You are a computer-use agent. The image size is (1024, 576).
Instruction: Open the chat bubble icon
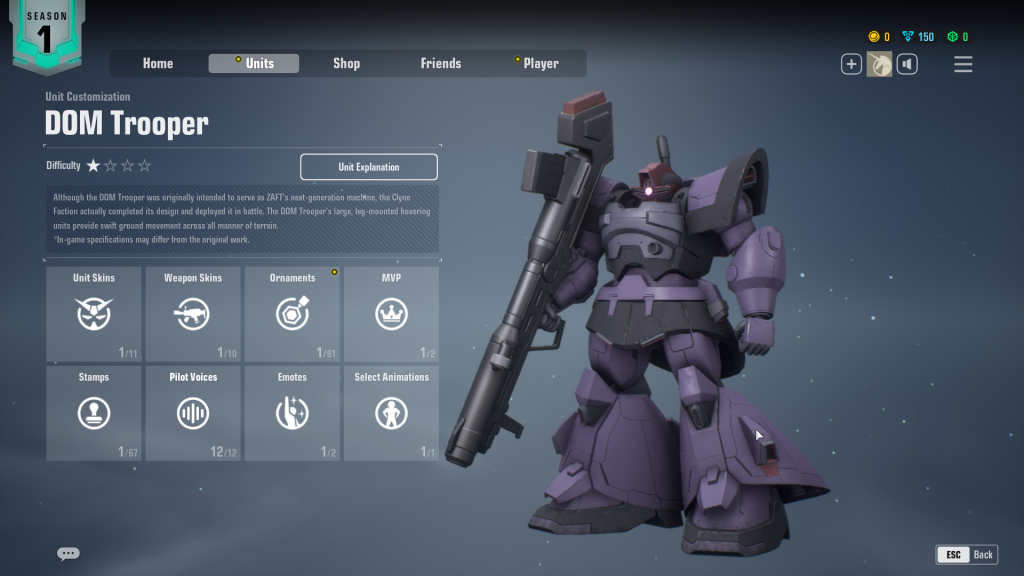[x=68, y=553]
